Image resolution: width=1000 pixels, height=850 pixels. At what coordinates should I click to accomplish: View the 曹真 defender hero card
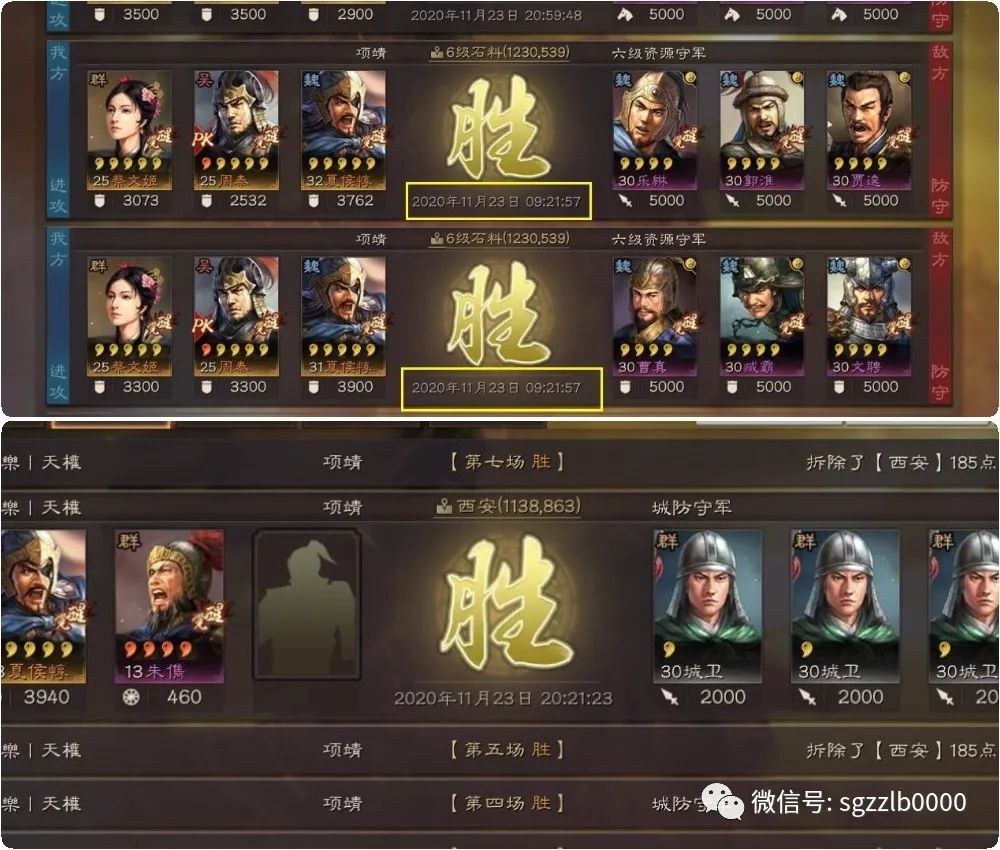point(655,316)
